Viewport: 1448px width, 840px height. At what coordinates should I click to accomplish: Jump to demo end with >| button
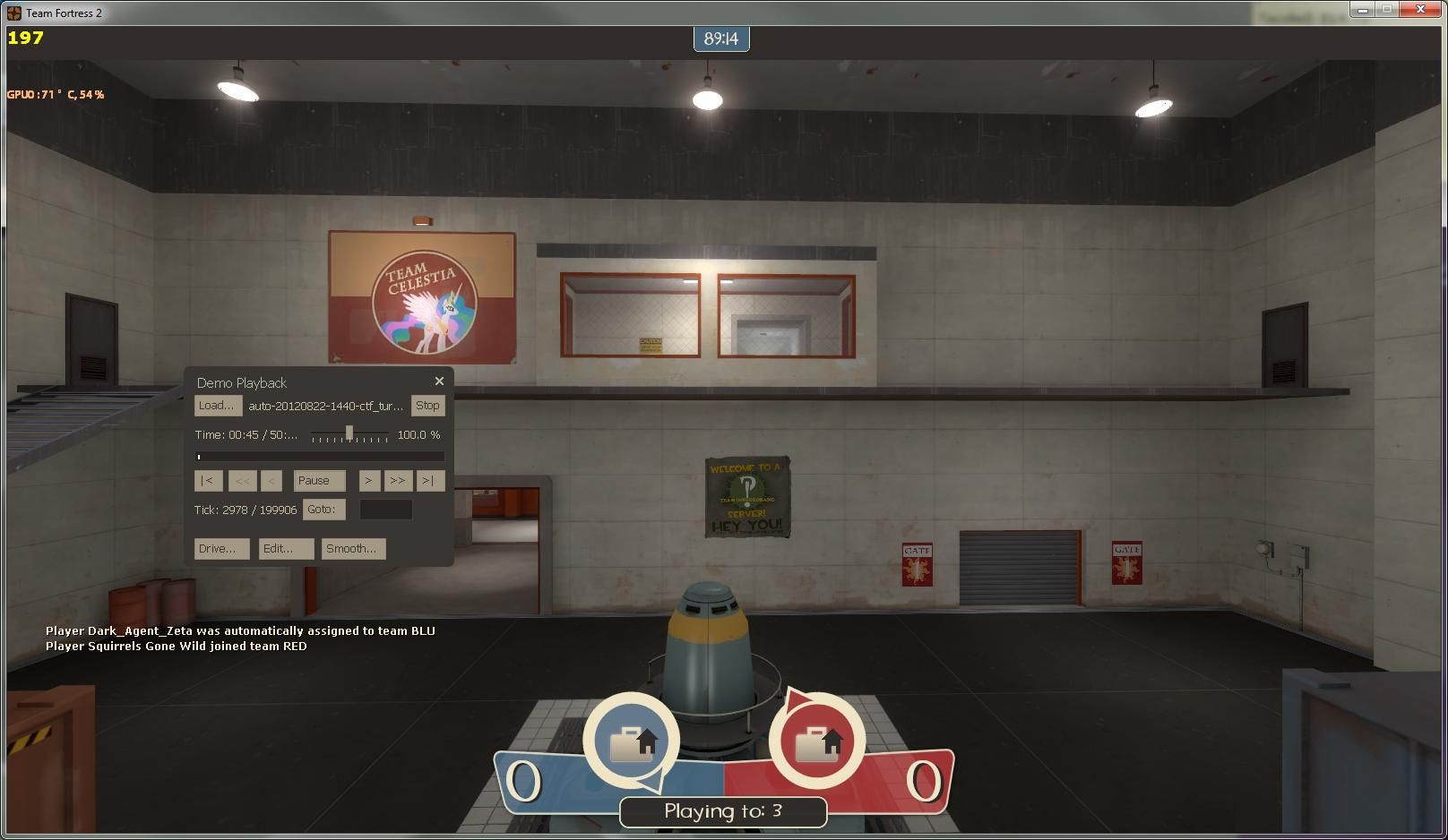pos(430,481)
